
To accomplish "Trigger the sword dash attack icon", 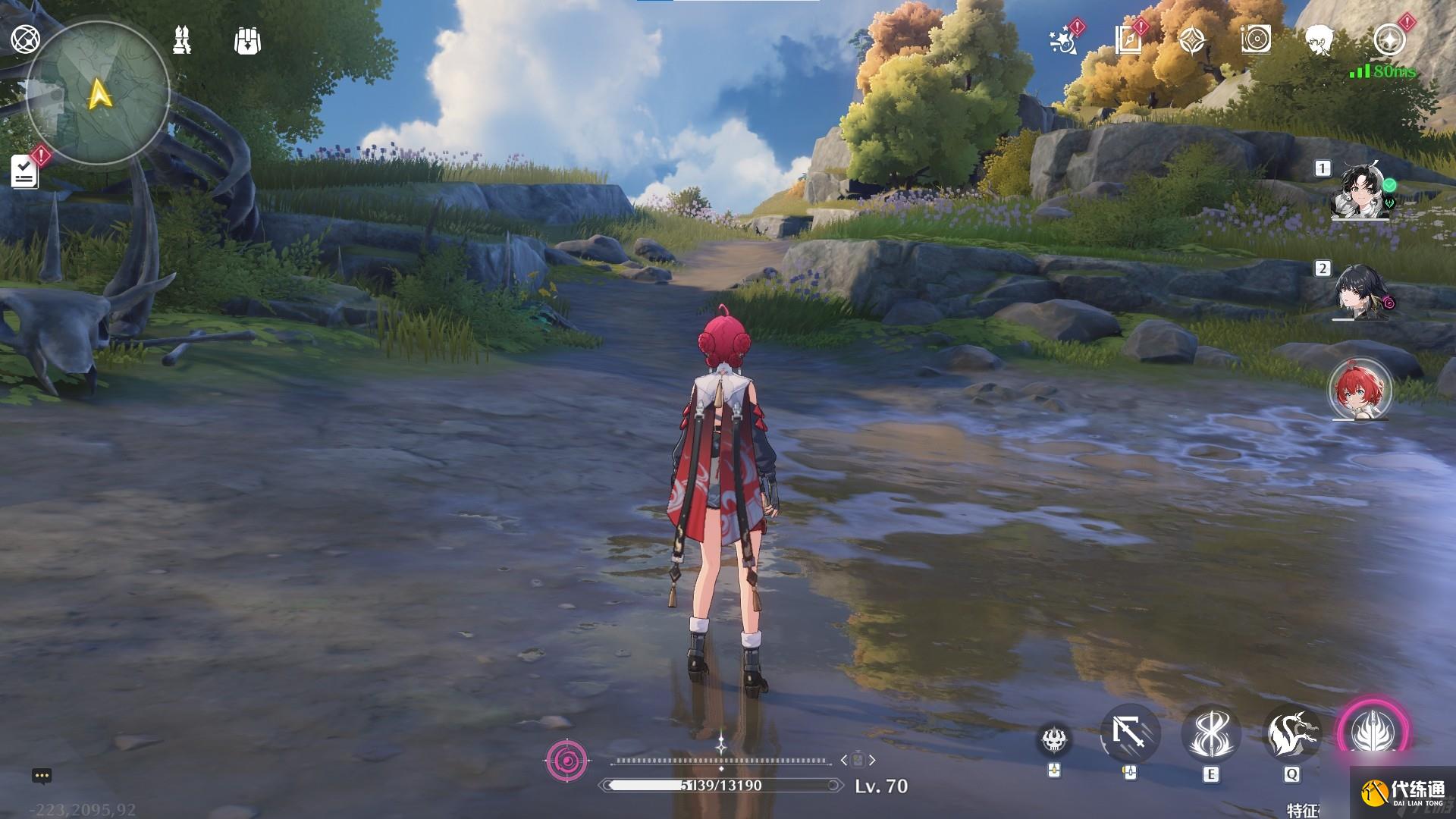I will [x=1130, y=734].
